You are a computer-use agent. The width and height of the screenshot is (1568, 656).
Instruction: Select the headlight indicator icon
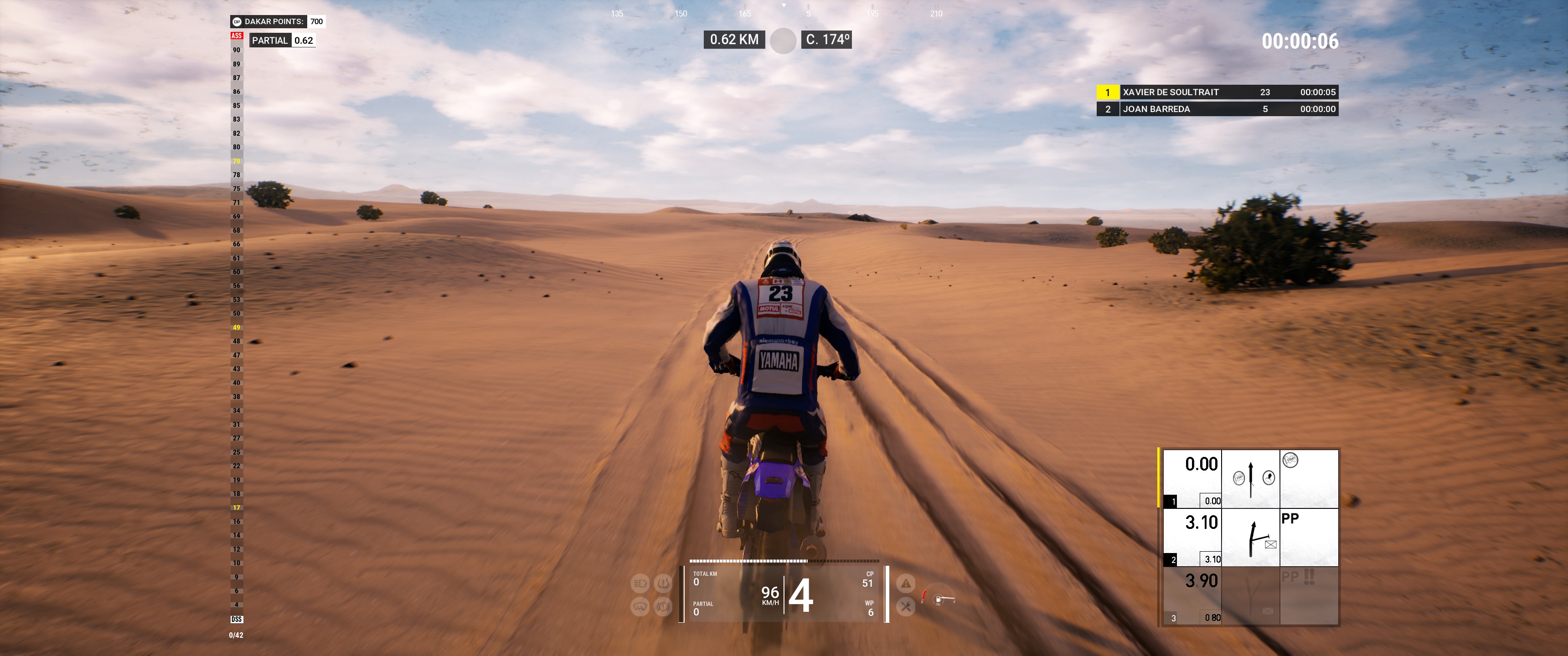pos(640,584)
